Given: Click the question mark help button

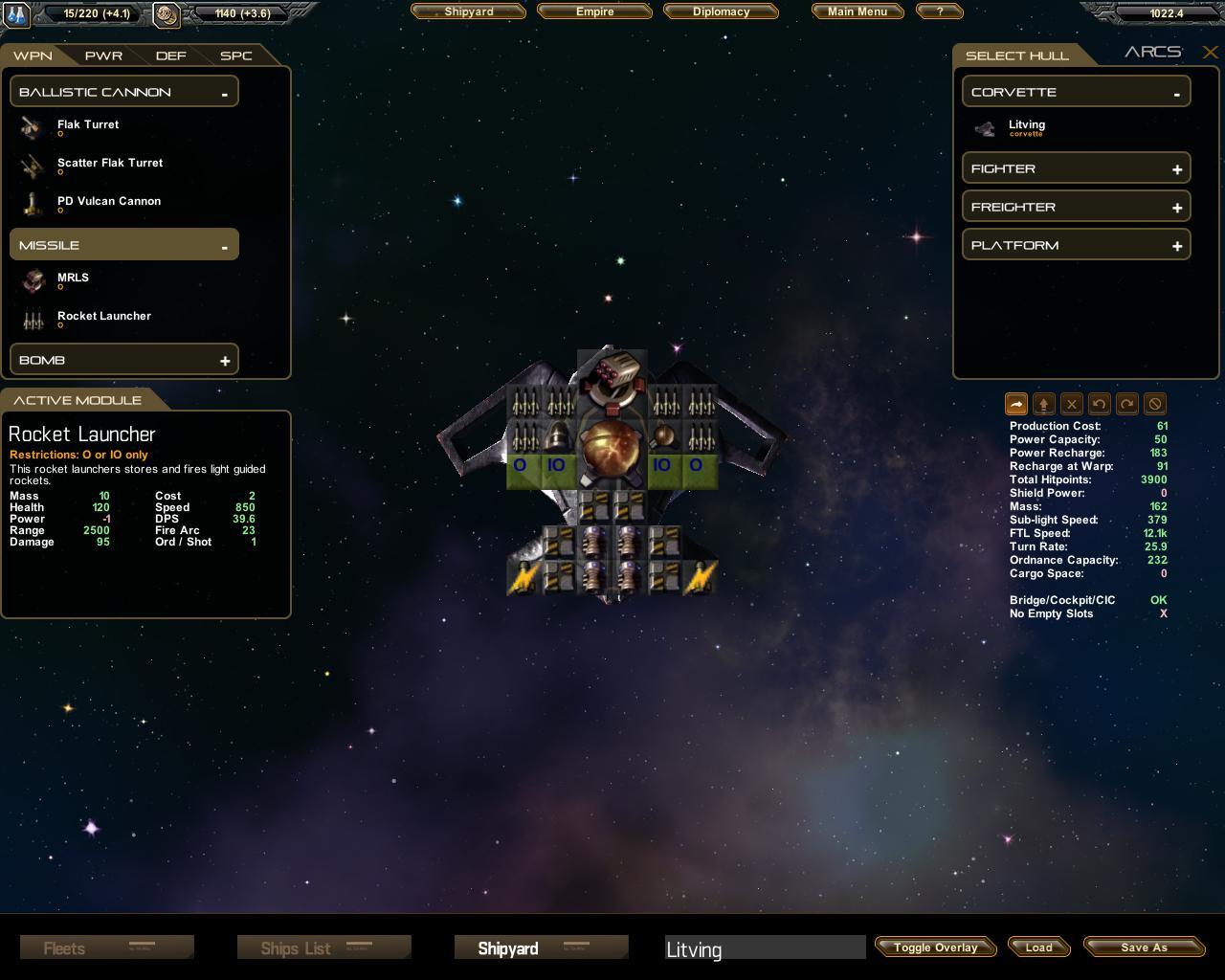Looking at the screenshot, I should tap(939, 11).
